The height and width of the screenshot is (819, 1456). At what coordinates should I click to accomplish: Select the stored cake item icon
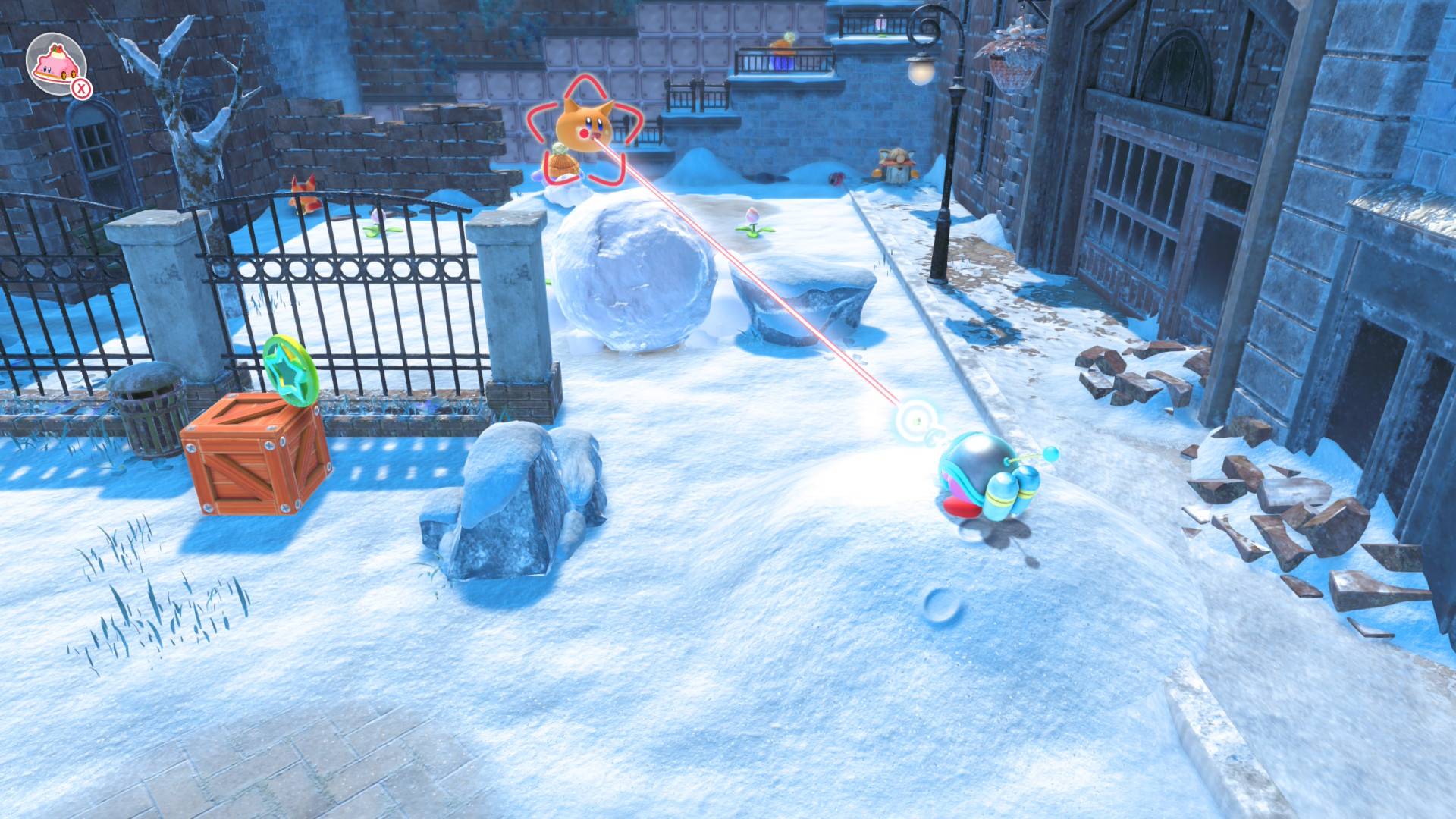(x=55, y=64)
